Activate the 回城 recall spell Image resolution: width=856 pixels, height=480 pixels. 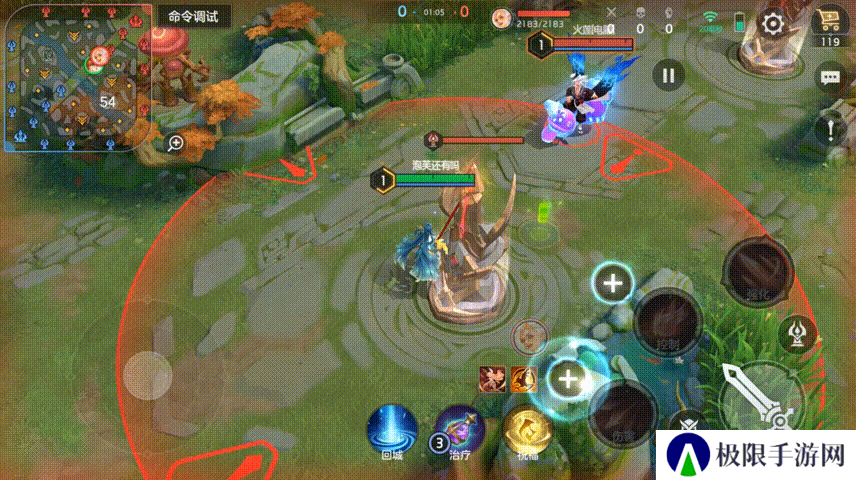pos(392,430)
